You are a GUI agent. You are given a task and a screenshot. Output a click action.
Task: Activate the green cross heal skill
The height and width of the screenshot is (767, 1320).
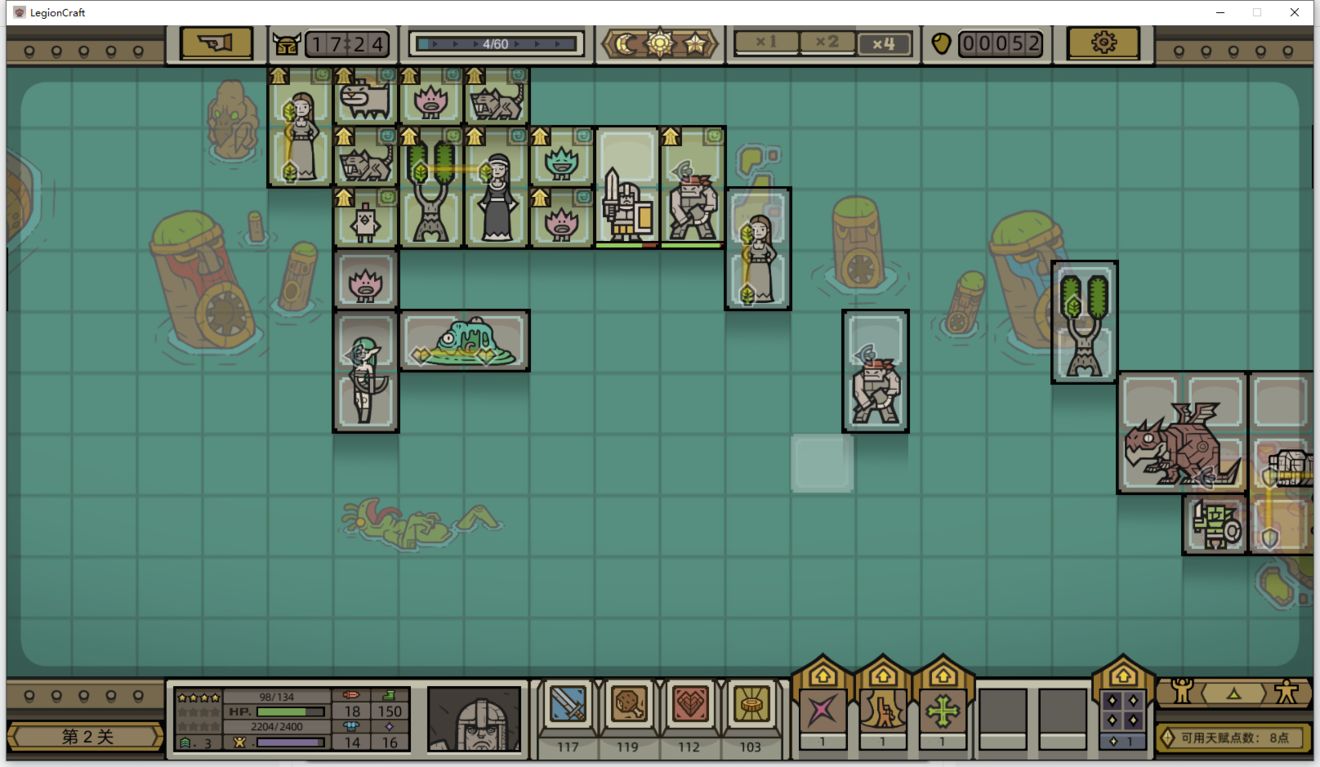(x=942, y=711)
